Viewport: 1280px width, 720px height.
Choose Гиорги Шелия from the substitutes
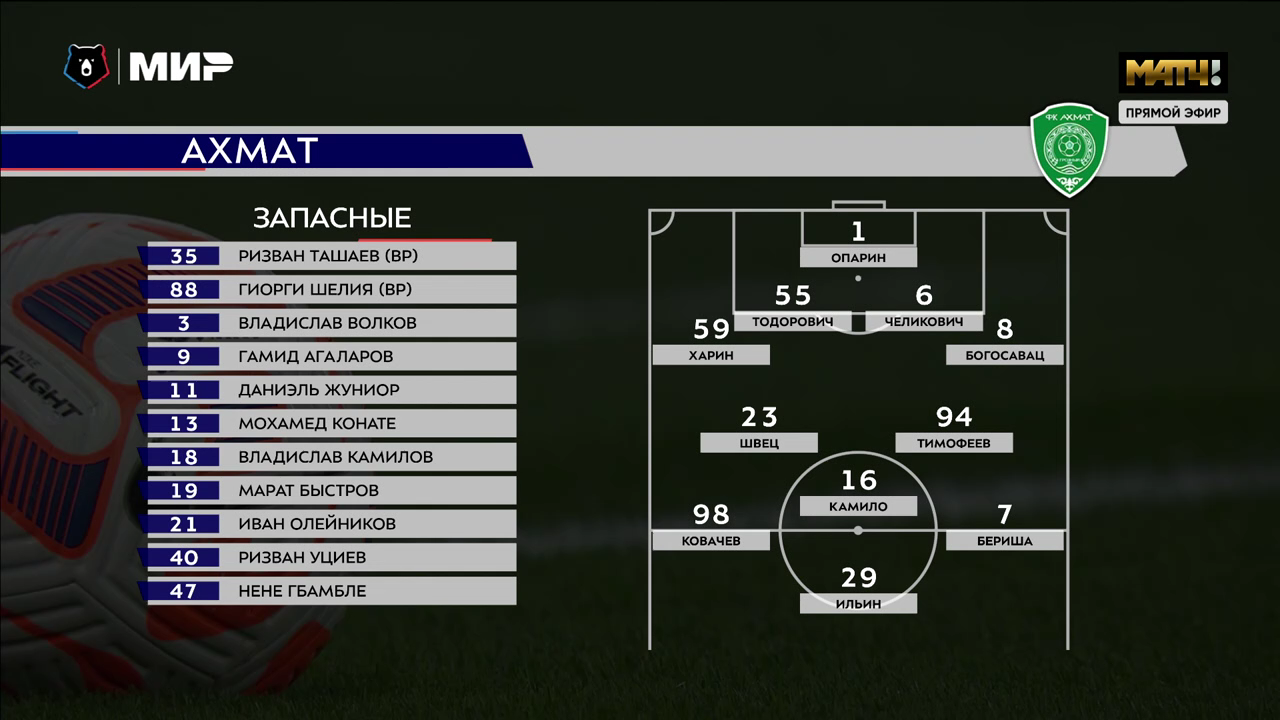tap(330, 290)
